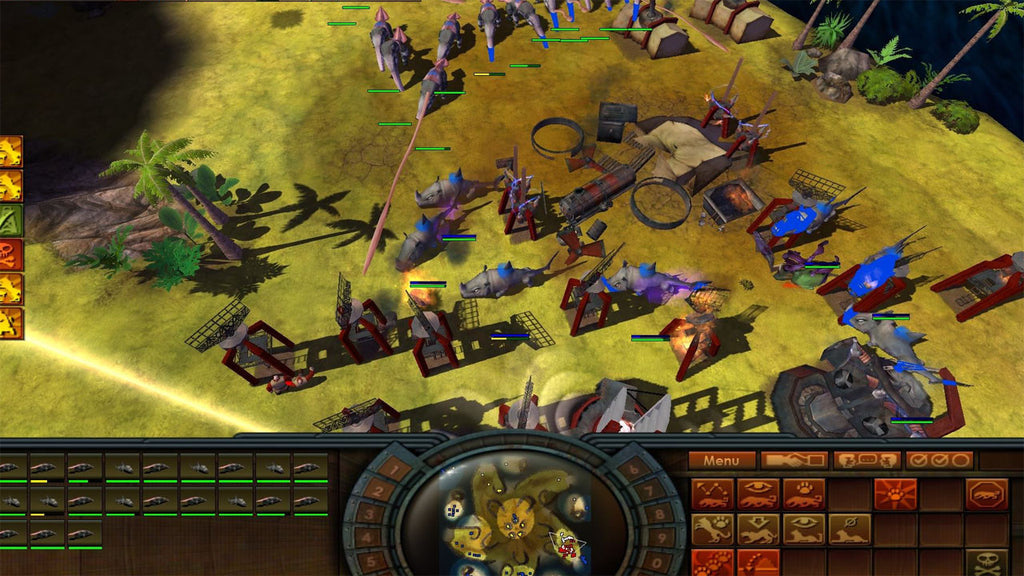The width and height of the screenshot is (1024, 576).
Task: Click the red skull alert icon
Action: click(11, 255)
